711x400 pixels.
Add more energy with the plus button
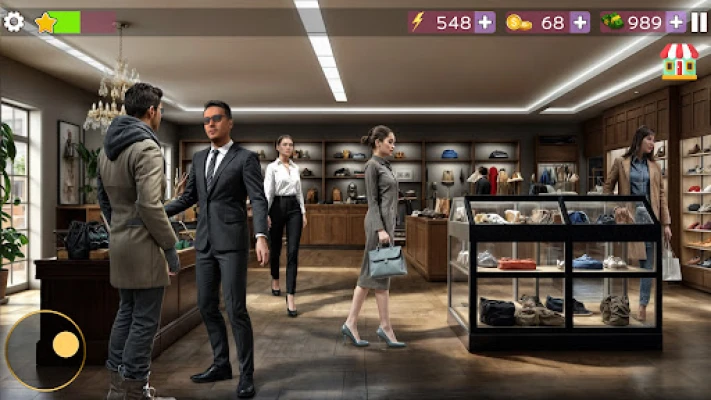484,22
